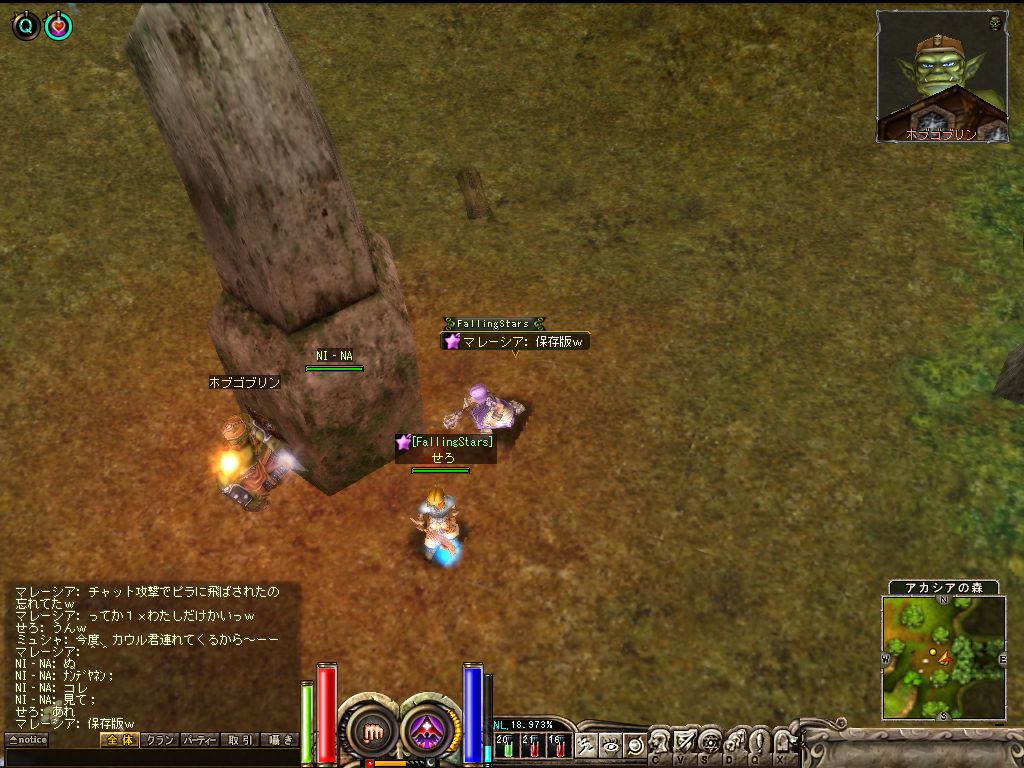Toggle the running figure icon
Viewport: 1024px width, 768px height.
pyautogui.click(x=586, y=744)
